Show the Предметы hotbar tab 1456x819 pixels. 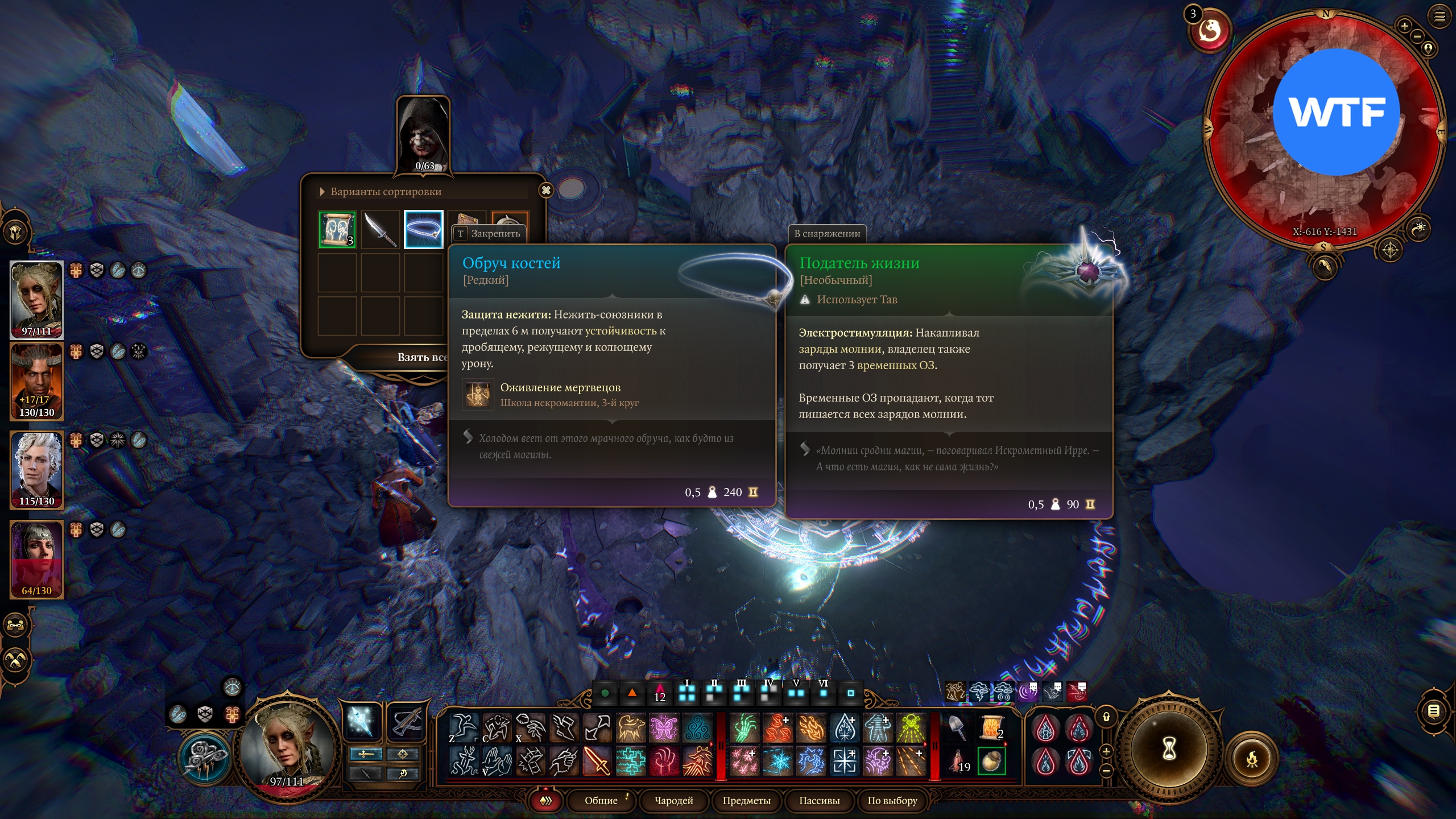(x=747, y=800)
